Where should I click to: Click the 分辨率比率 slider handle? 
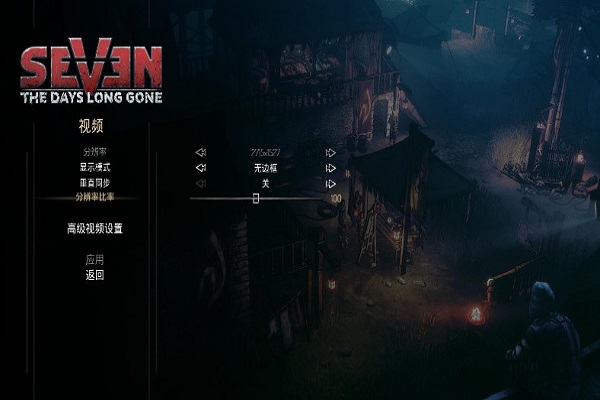256,198
